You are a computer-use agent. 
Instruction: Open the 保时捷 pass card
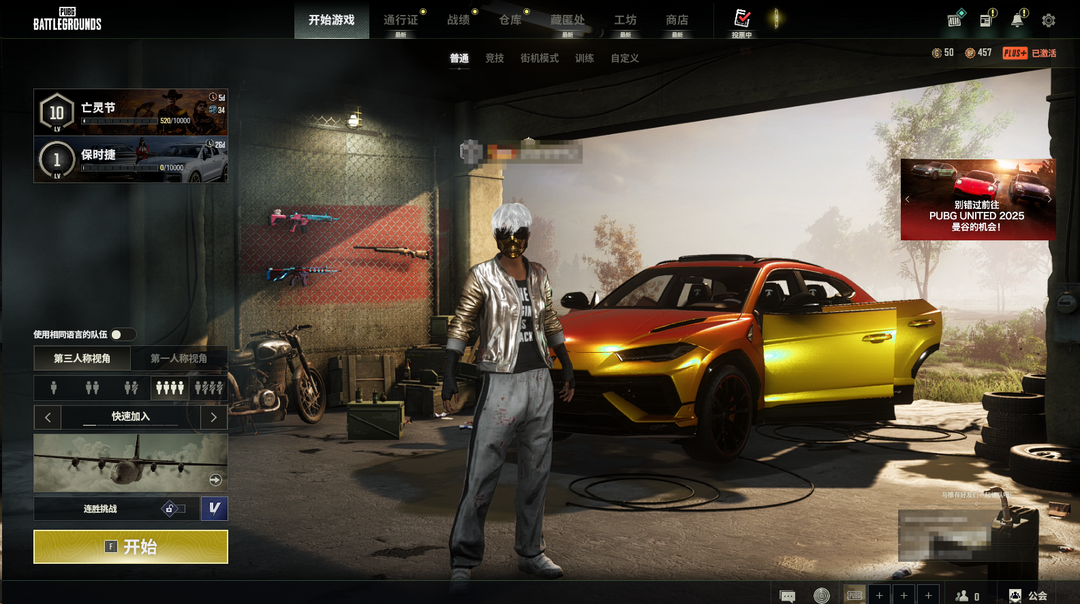click(x=131, y=160)
